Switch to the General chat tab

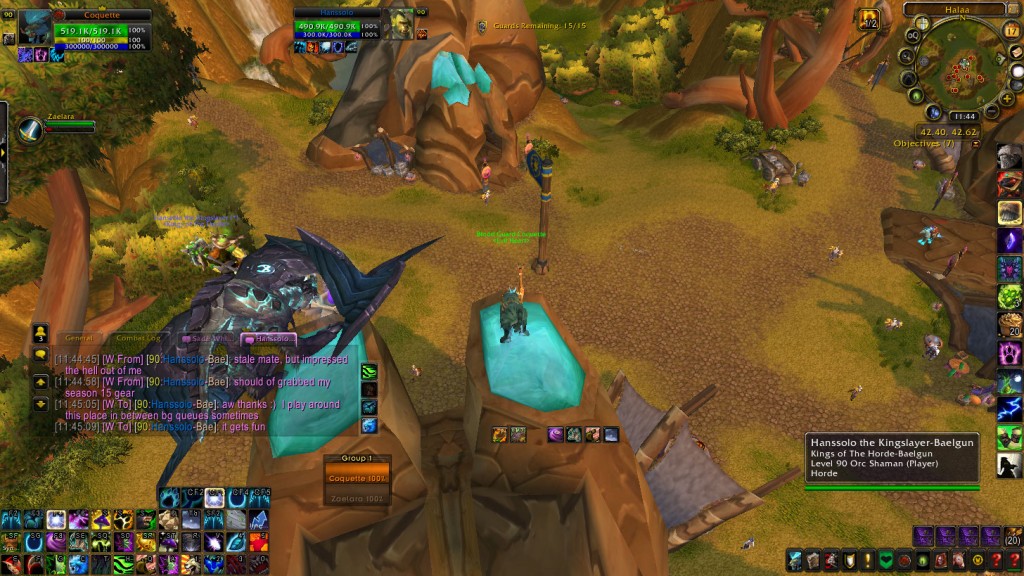(80, 338)
